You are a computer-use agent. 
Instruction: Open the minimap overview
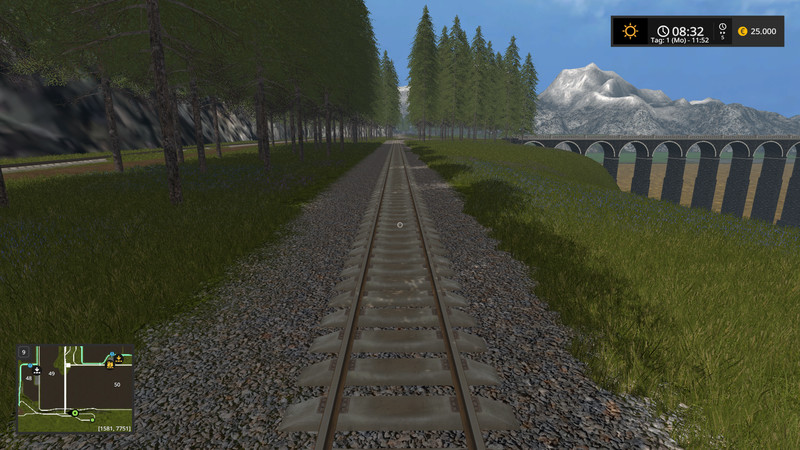(75, 389)
